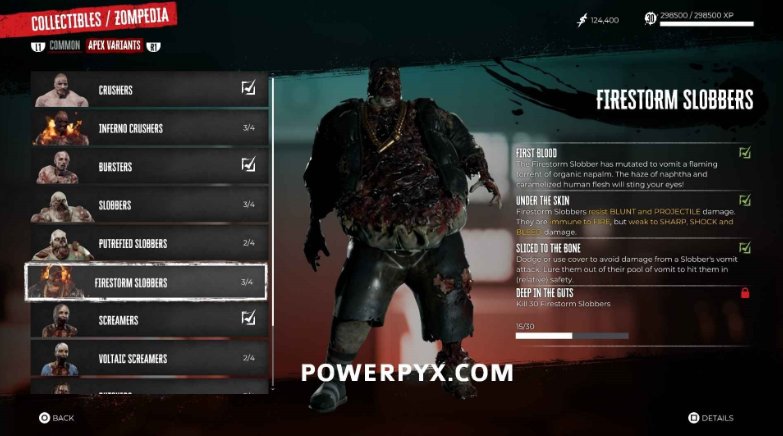Choose the Screamers entry
Viewport: 783px width, 436px height.
tap(148, 320)
